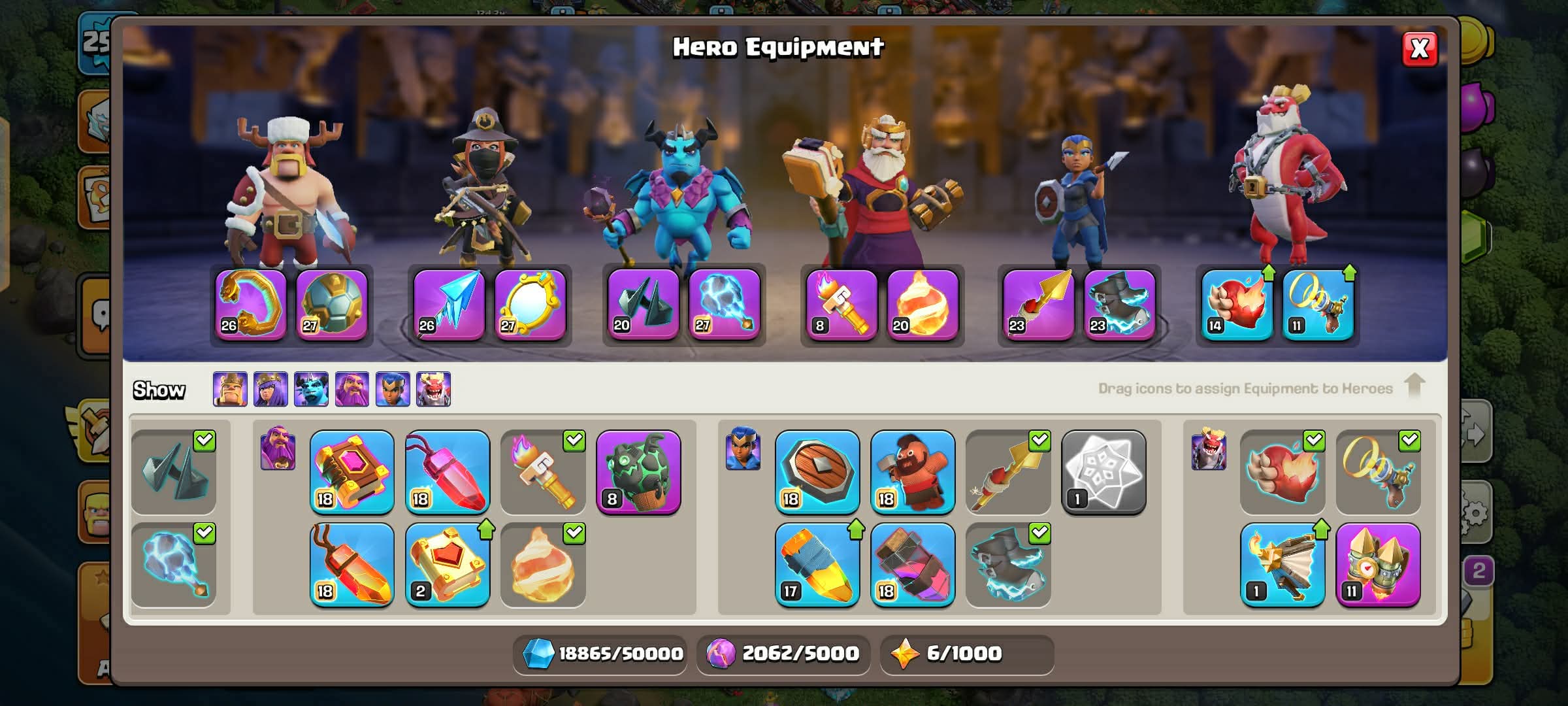The height and width of the screenshot is (706, 1568).
Task: Select the level 18 Rage Gem
Action: [x=352, y=565]
